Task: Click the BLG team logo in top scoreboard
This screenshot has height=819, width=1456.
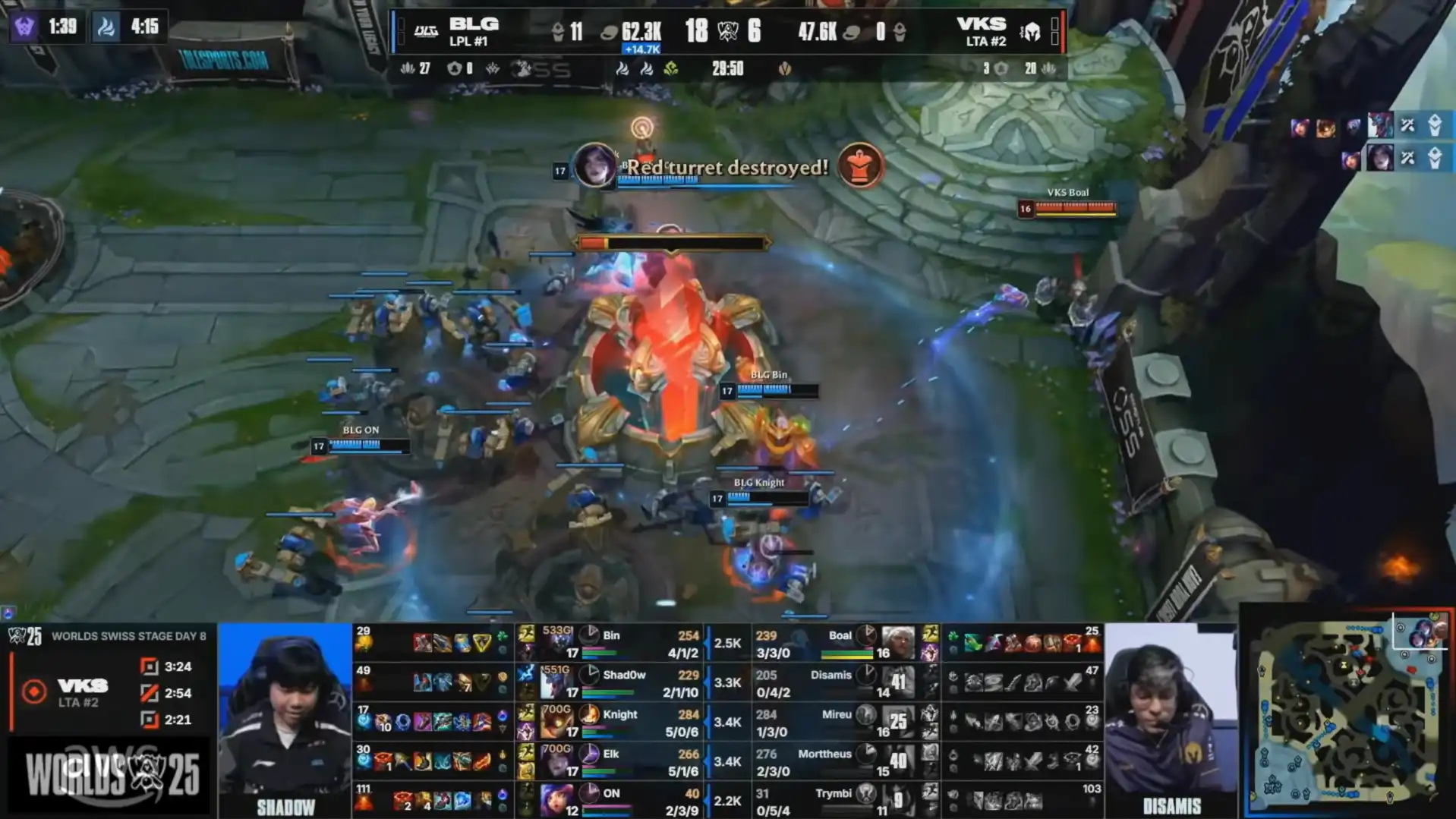Action: coord(425,31)
